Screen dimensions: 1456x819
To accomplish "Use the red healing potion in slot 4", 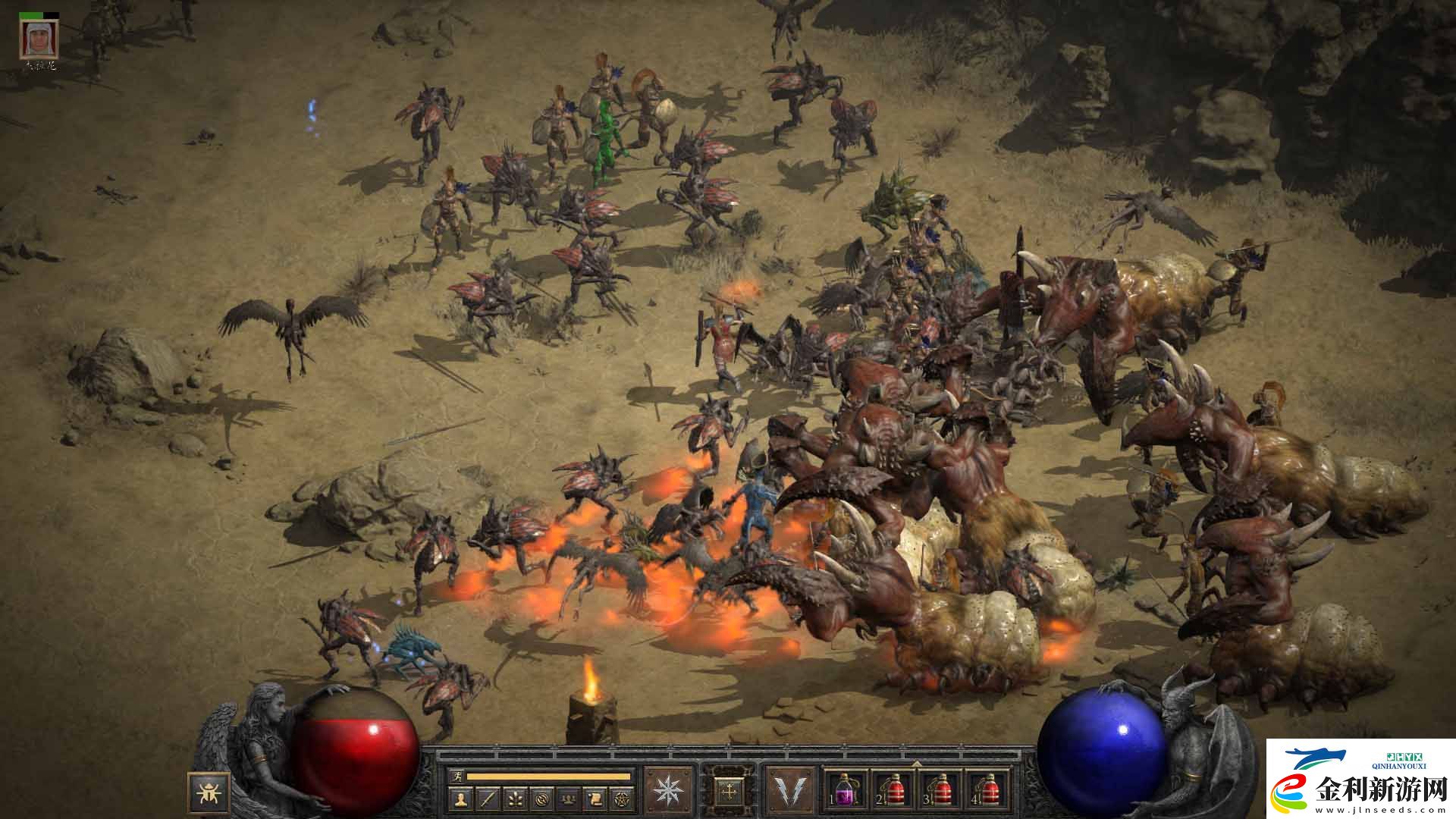I will tap(988, 791).
